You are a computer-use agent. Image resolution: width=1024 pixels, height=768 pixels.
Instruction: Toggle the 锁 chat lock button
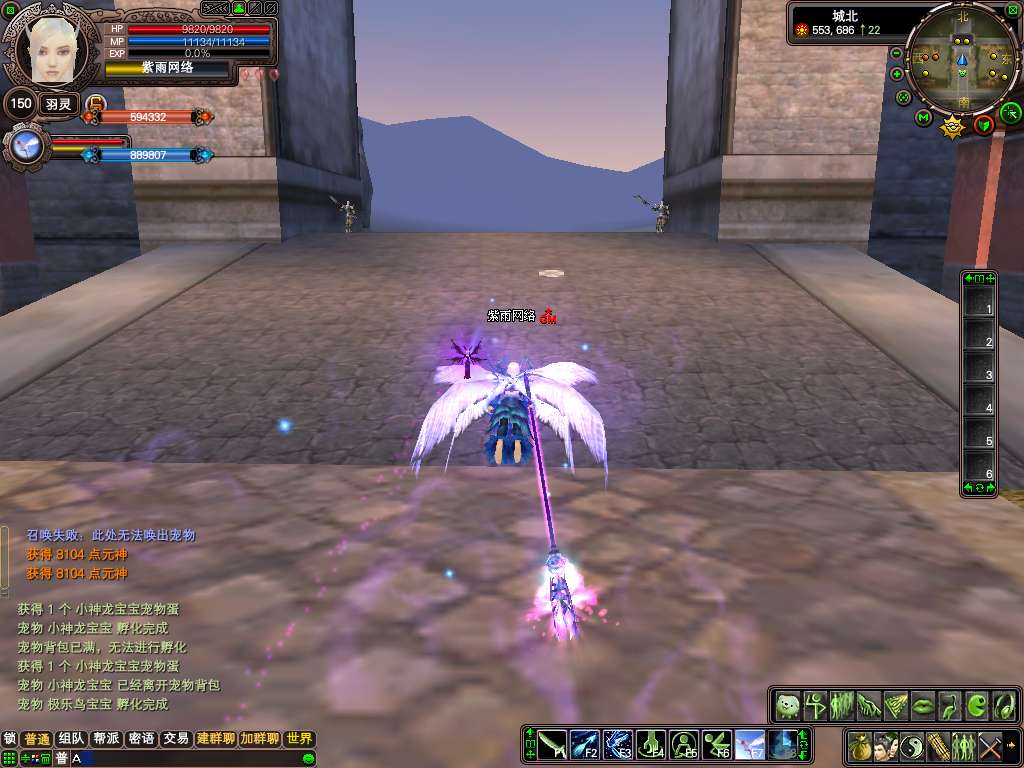pos(10,739)
